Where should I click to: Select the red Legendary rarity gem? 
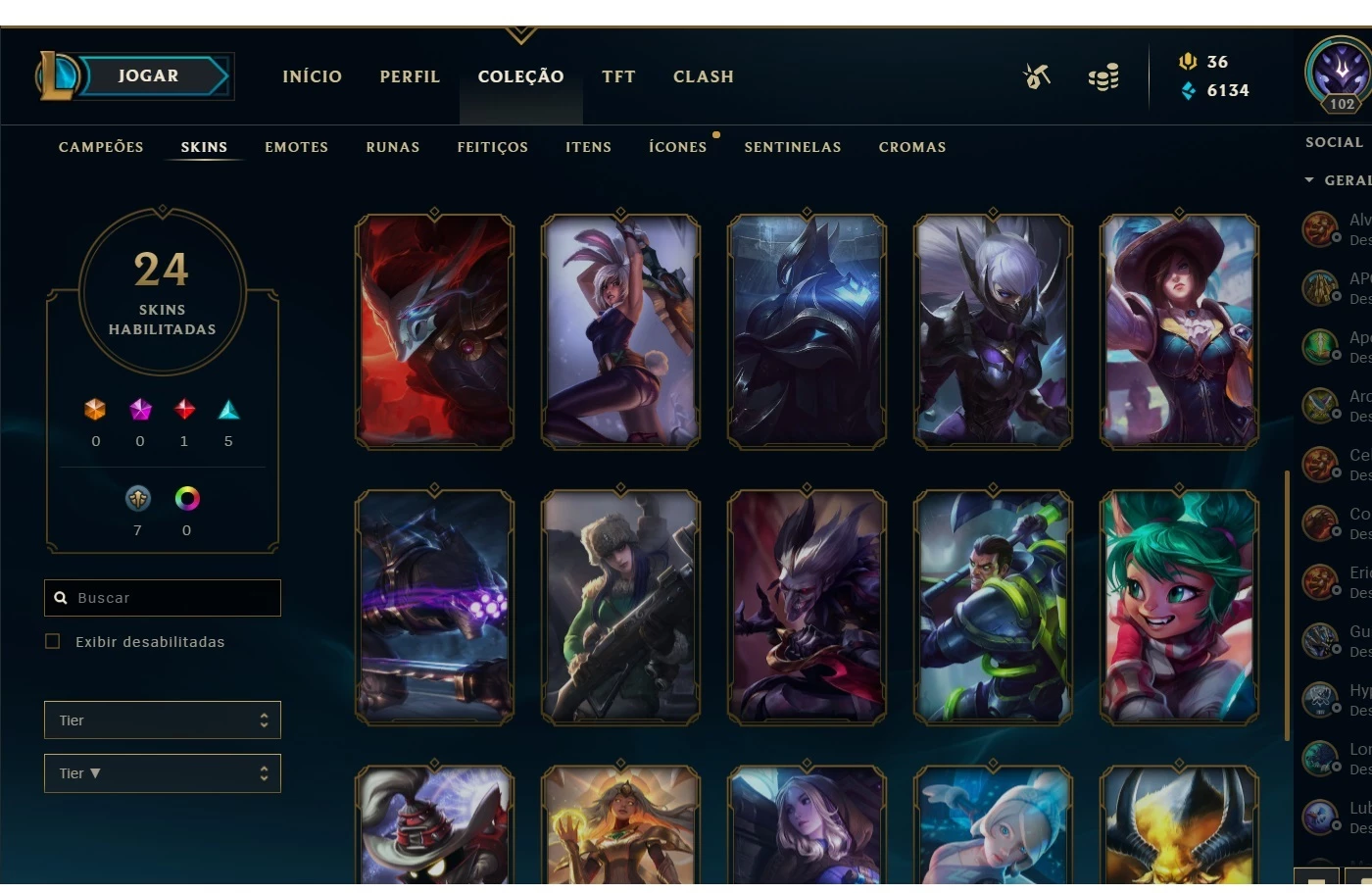pyautogui.click(x=184, y=410)
